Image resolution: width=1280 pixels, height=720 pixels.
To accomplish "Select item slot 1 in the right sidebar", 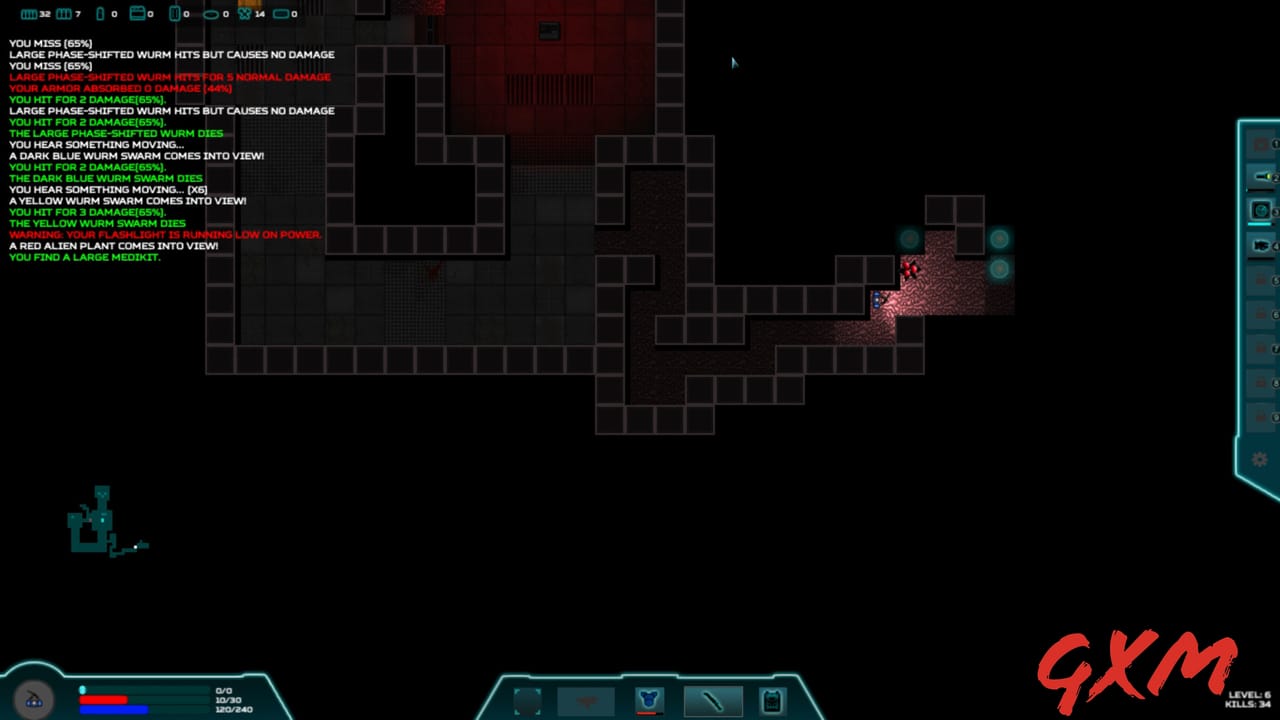I will [1262, 143].
